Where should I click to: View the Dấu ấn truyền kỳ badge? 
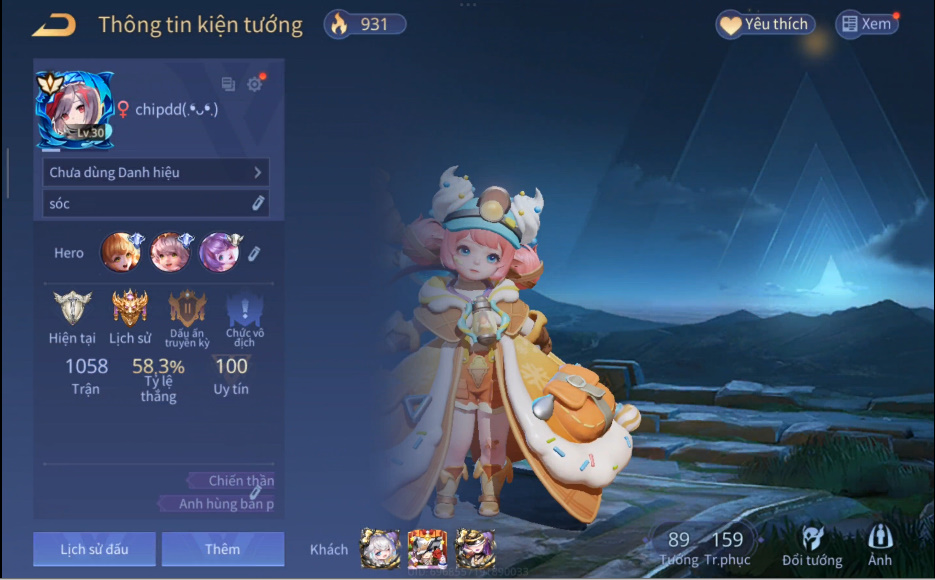[187, 308]
